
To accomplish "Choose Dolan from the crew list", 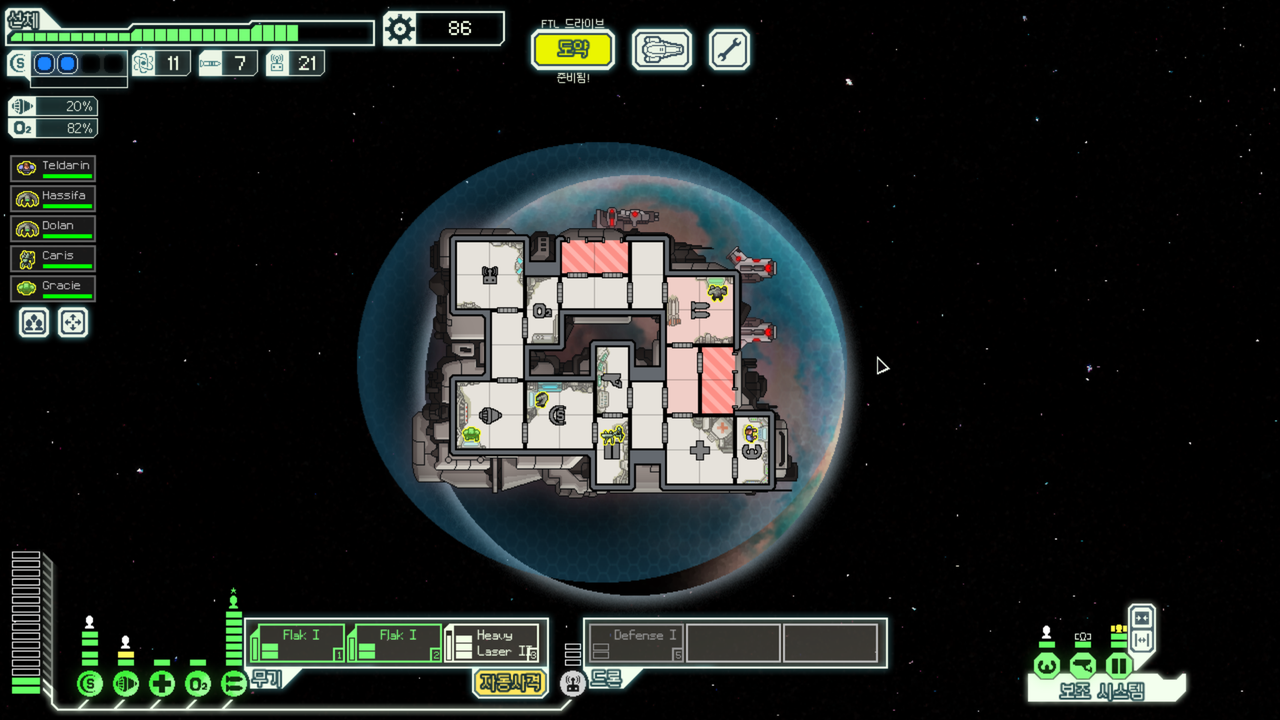I will pyautogui.click(x=53, y=228).
